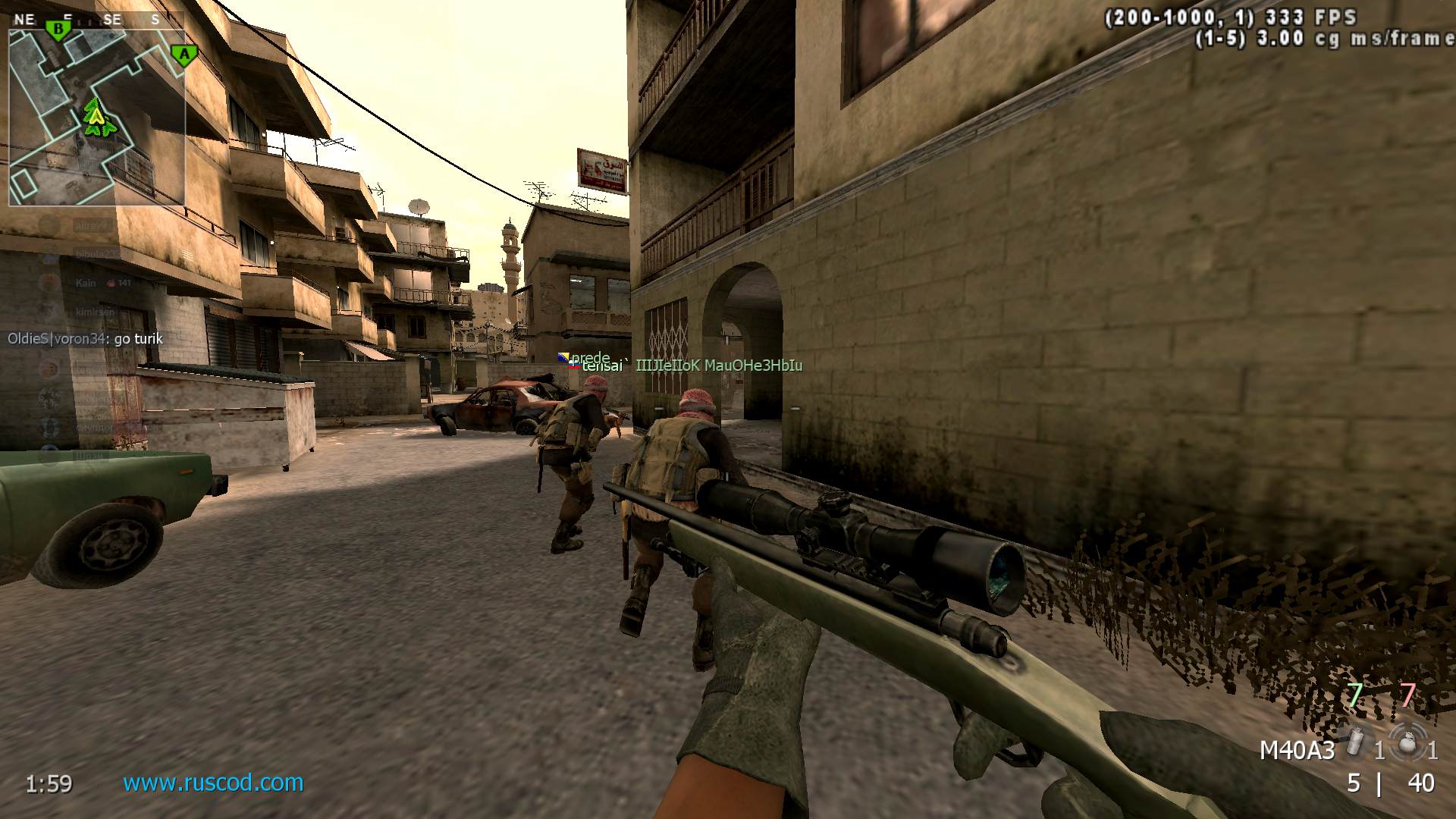1456x819 pixels.
Task: Select the Kain killfeed entry
Action: (x=83, y=283)
